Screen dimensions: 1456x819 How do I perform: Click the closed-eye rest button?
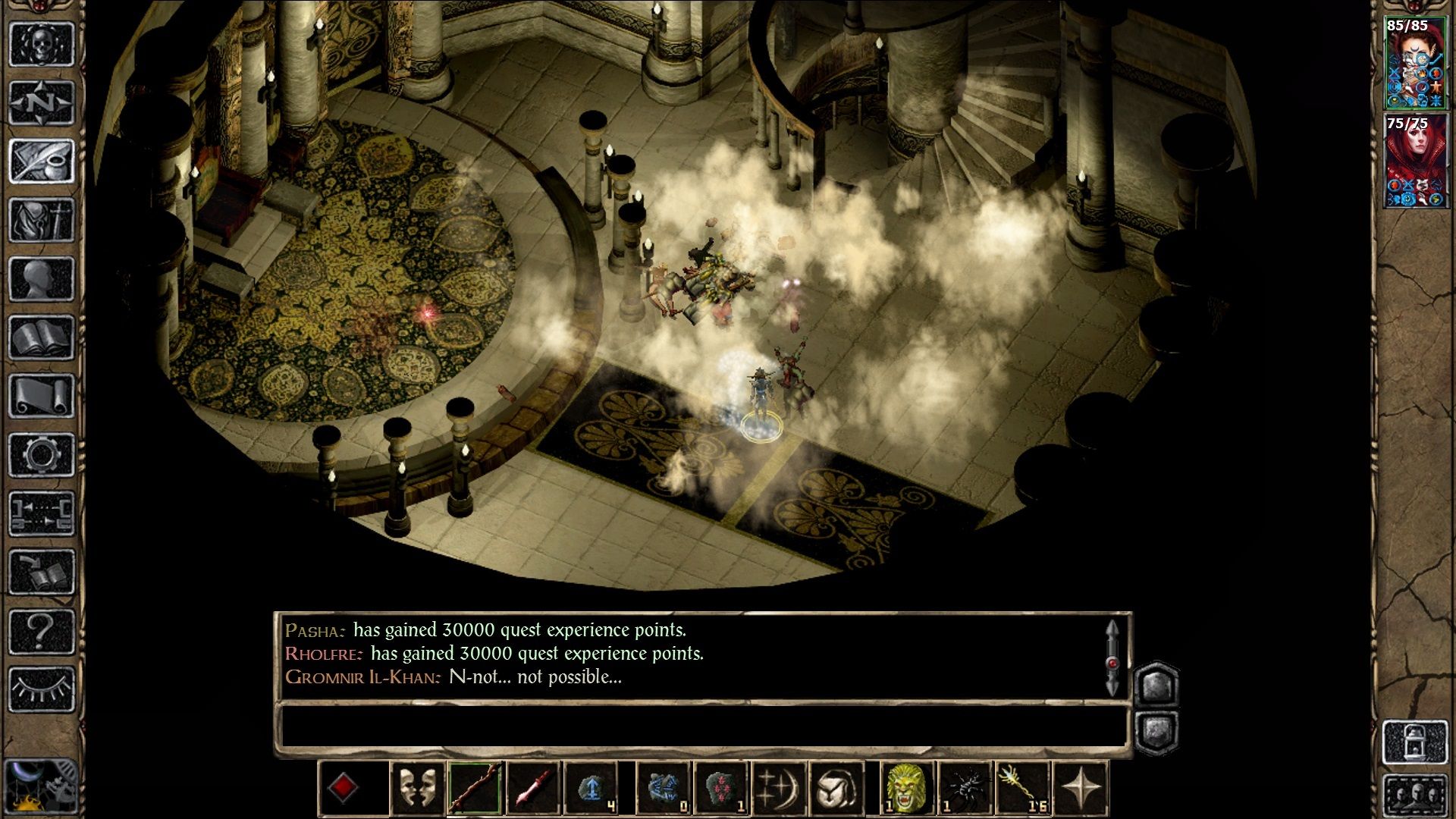click(42, 689)
